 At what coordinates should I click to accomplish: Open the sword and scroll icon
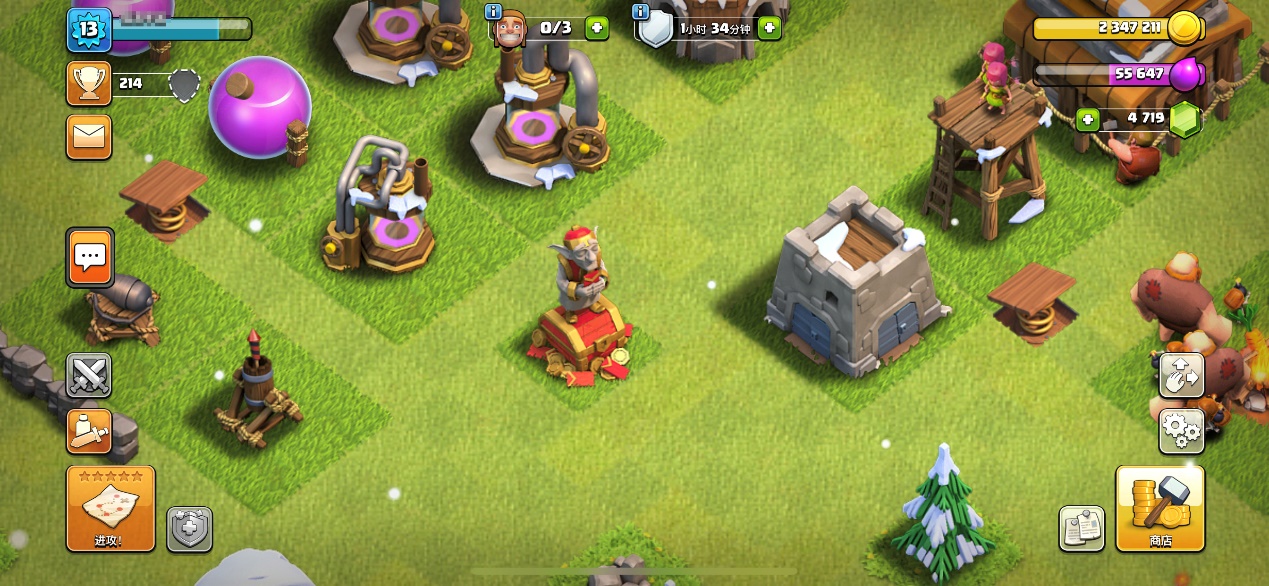point(89,431)
